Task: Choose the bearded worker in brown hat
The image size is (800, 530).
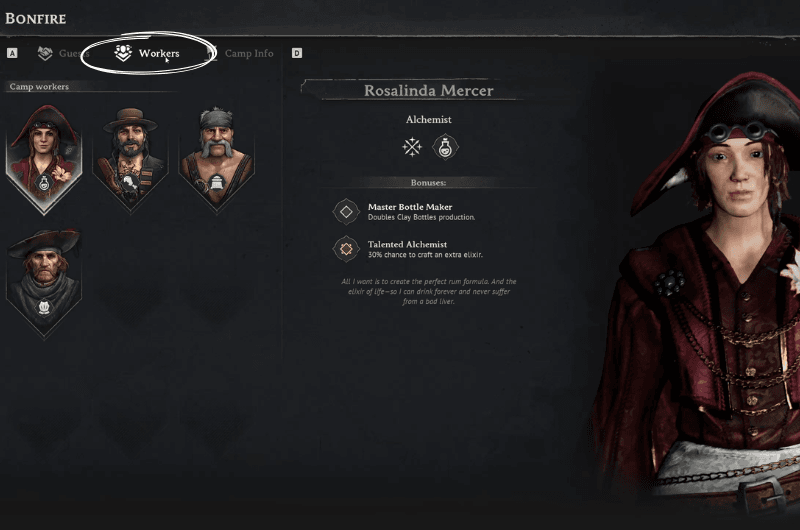Action: [x=130, y=154]
